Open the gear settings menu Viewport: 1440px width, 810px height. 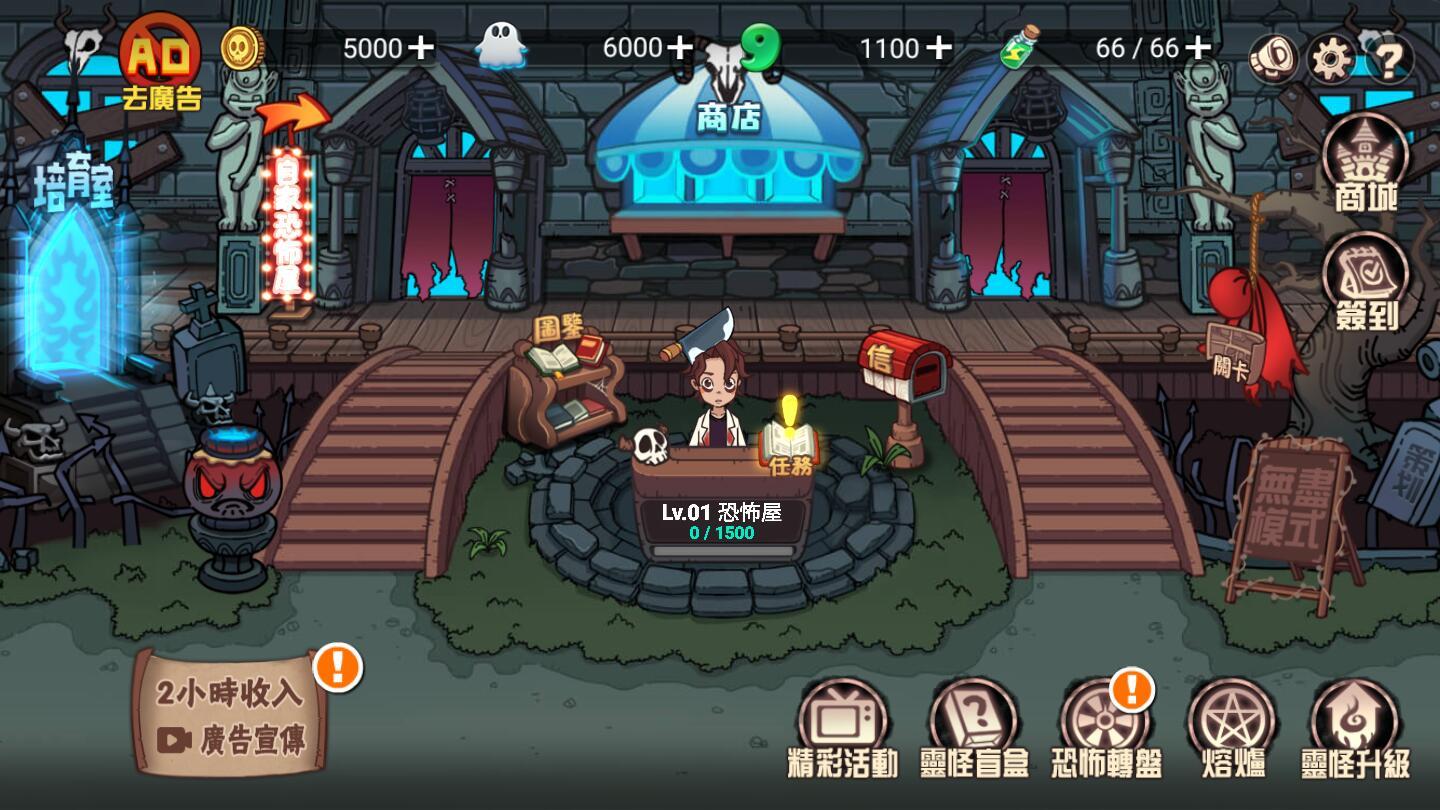pos(1330,58)
